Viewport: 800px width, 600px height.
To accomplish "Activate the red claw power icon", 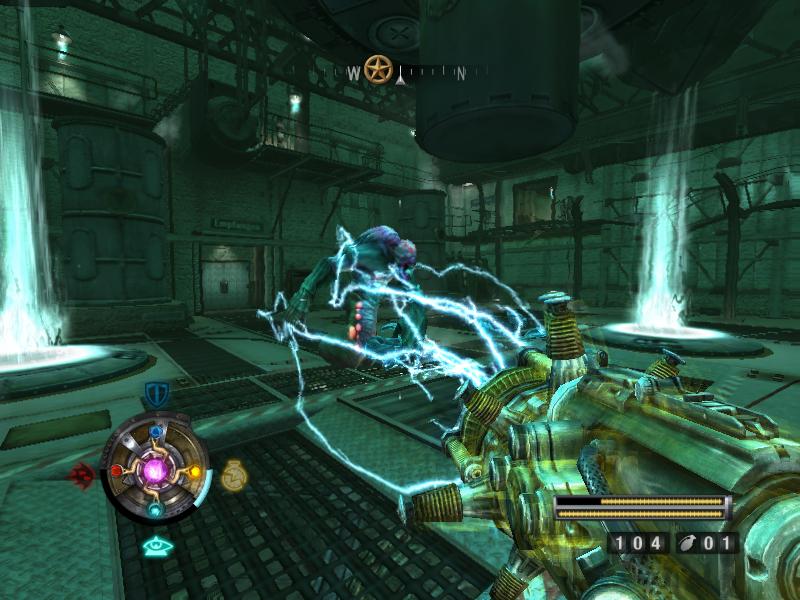I will point(81,473).
